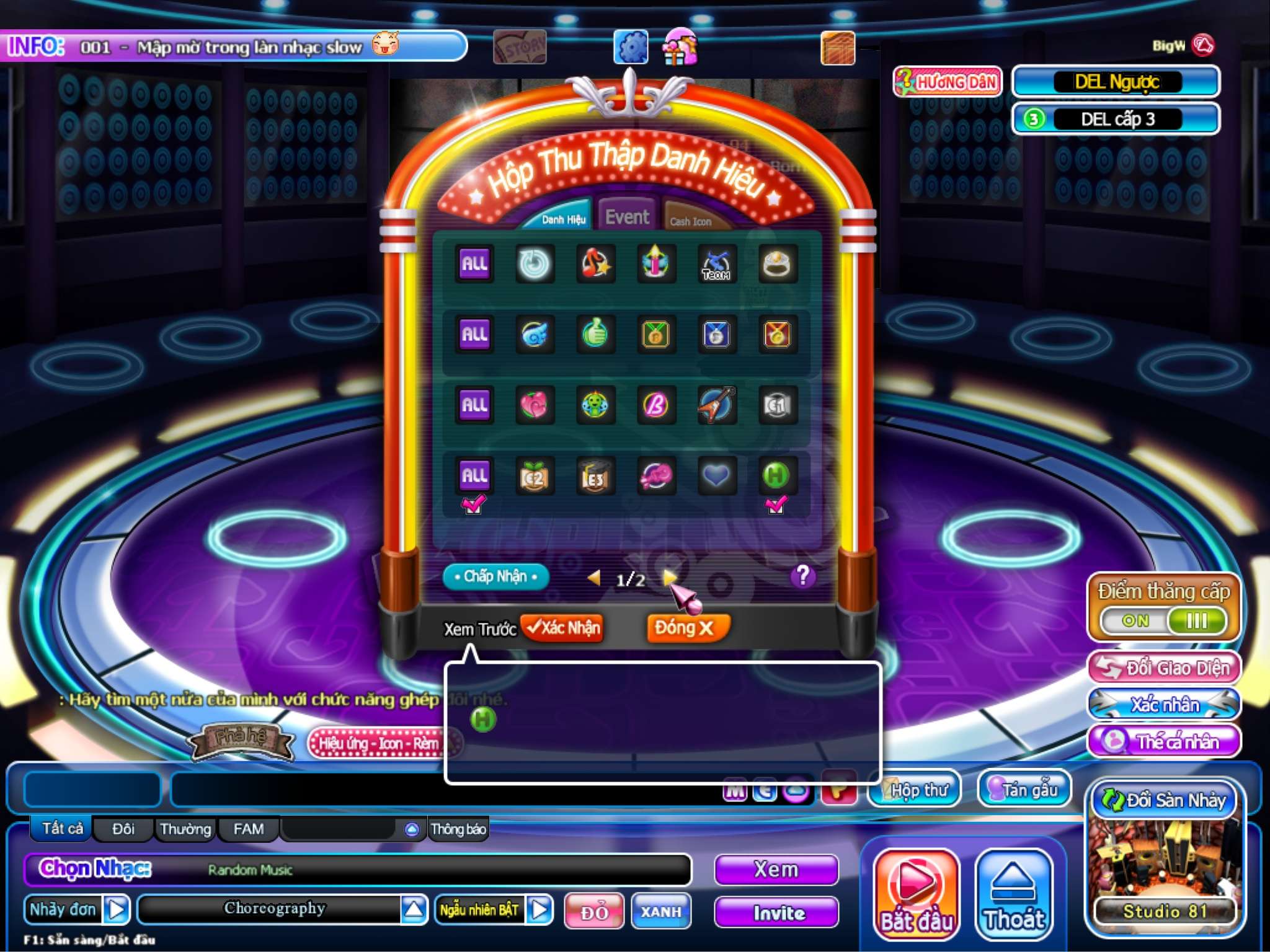Image resolution: width=1270 pixels, height=952 pixels.
Task: Select the green H title icon
Action: pyautogui.click(x=776, y=475)
